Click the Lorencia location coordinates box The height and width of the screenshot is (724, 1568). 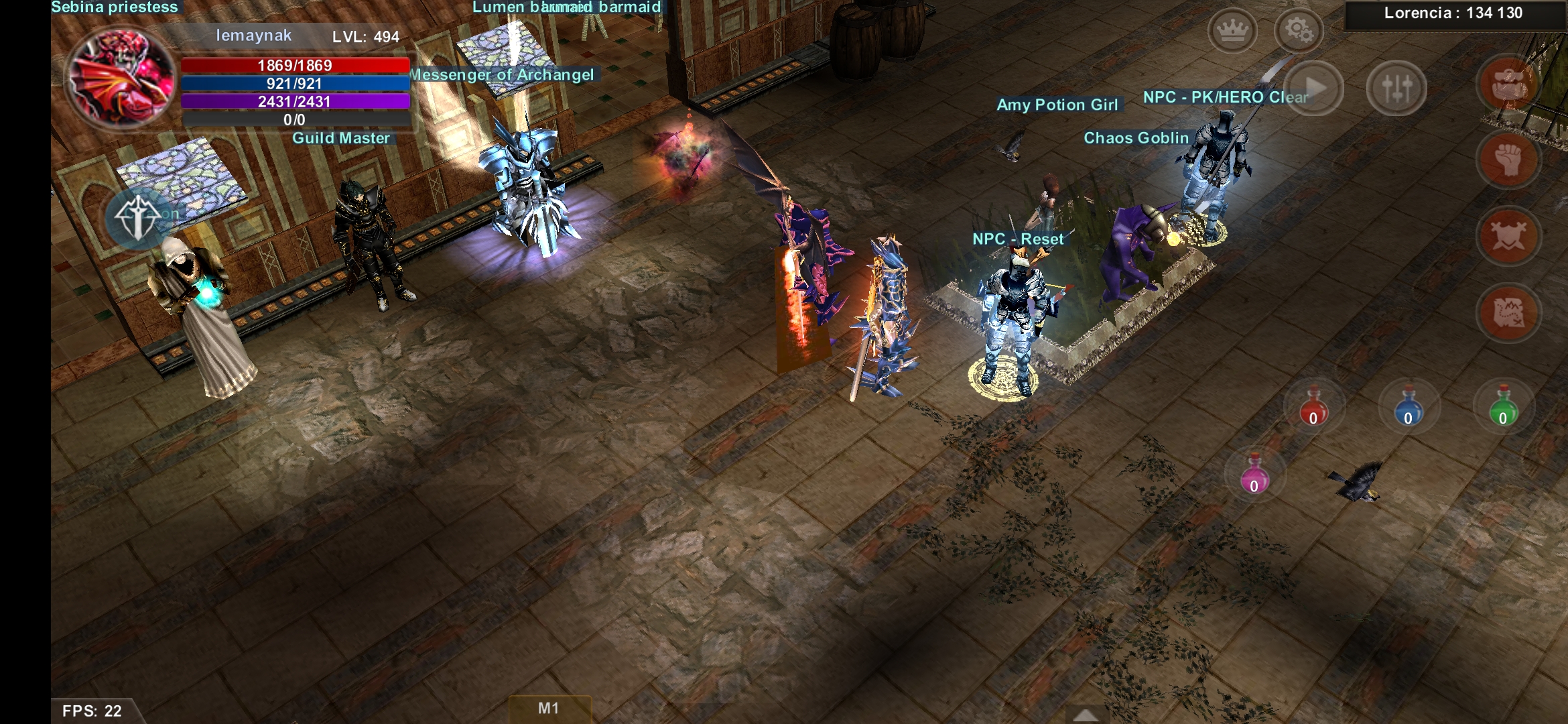pyautogui.click(x=1453, y=14)
